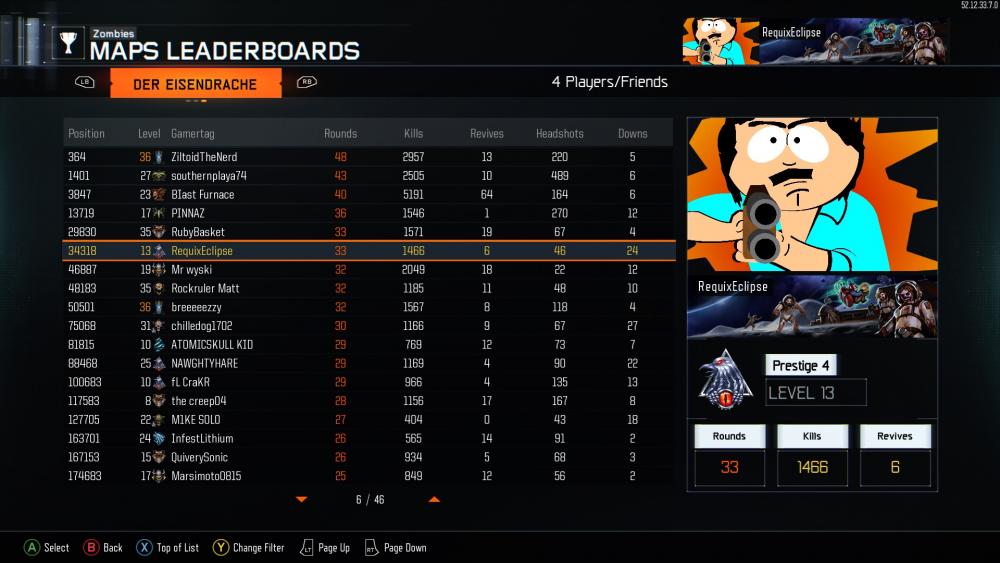The height and width of the screenshot is (563, 1000).
Task: Sort the leaderboard by Rounds column header
Action: [340, 133]
